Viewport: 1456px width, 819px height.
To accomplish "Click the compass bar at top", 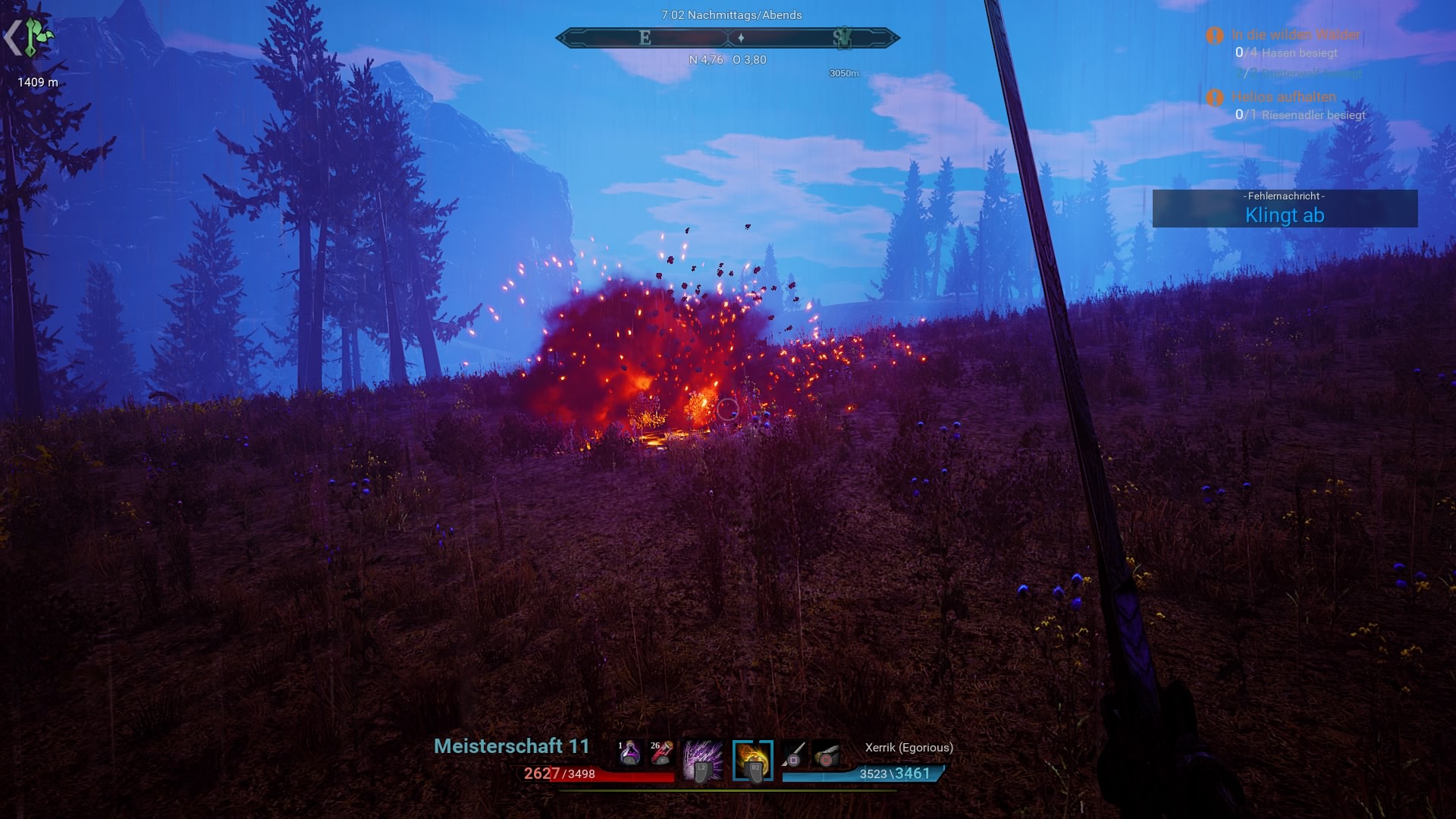I will click(x=728, y=37).
